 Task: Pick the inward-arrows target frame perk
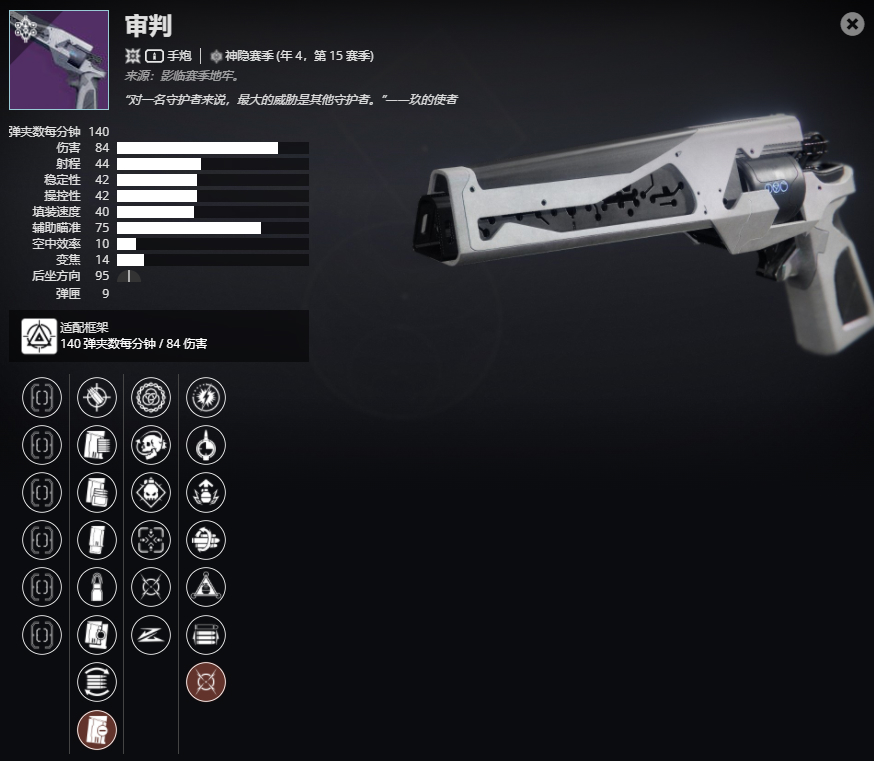[151, 540]
